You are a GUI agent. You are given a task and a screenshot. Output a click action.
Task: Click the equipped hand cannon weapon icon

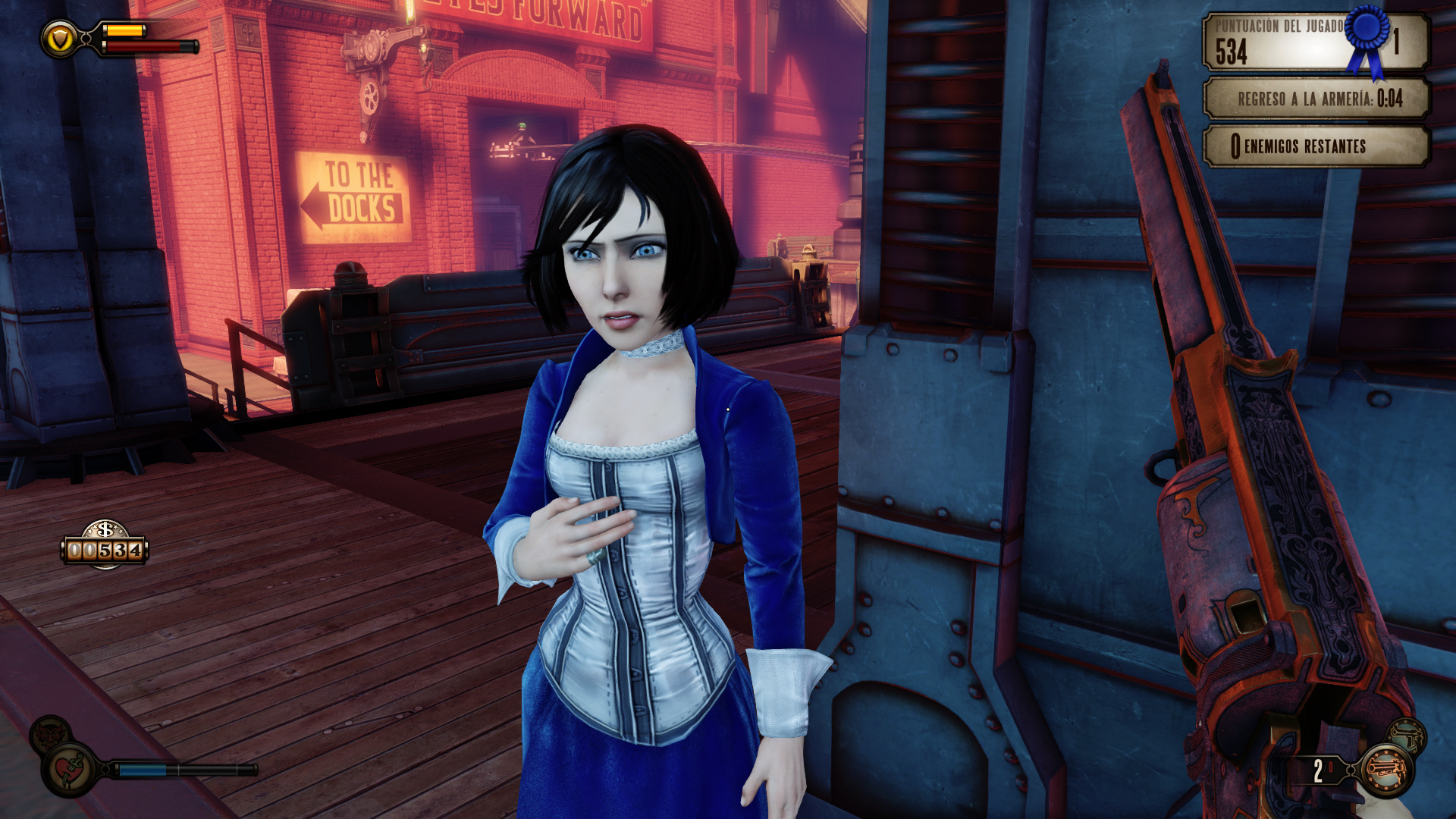(x=1387, y=770)
